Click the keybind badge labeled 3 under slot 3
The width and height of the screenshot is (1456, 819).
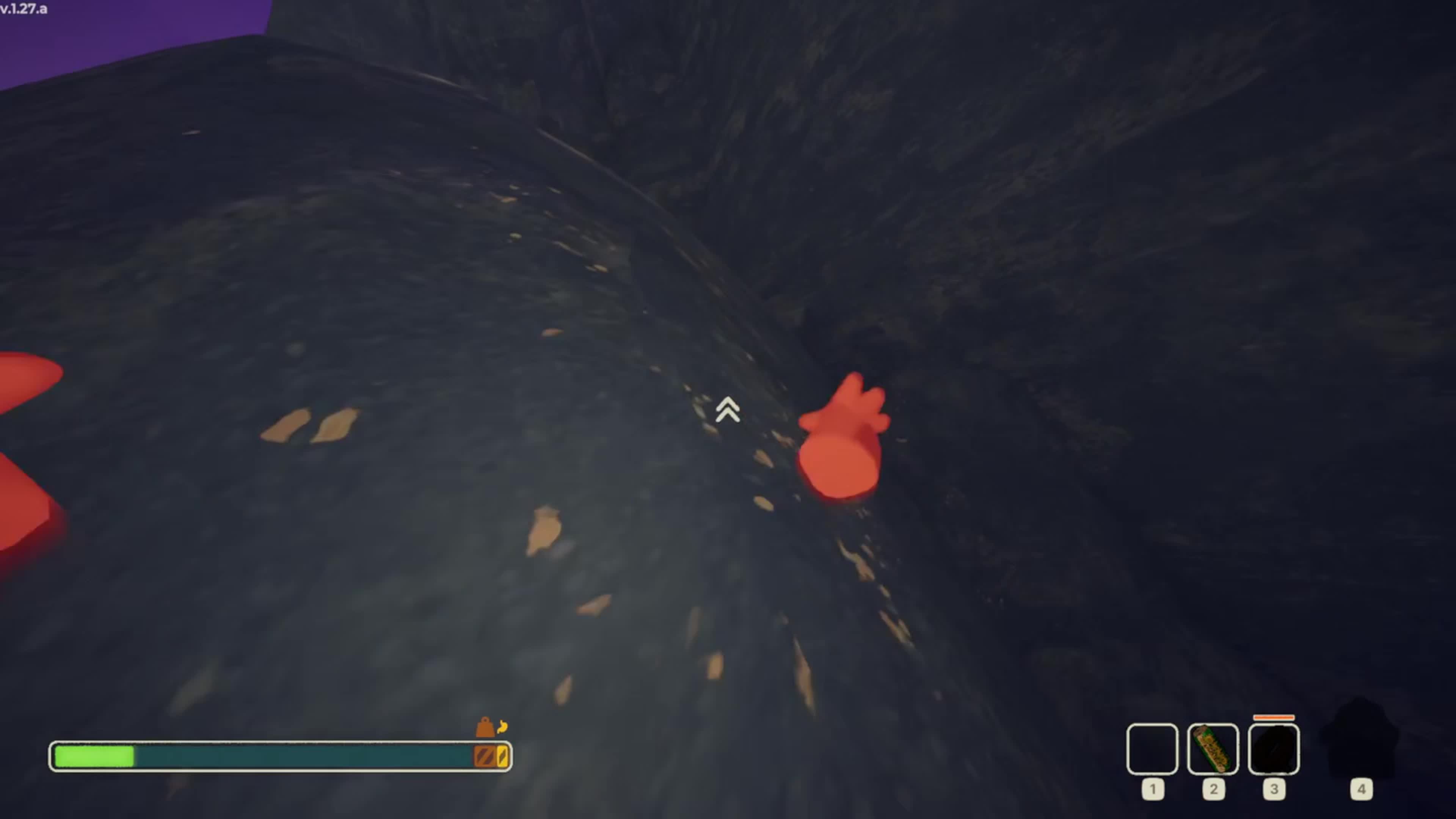[1275, 789]
